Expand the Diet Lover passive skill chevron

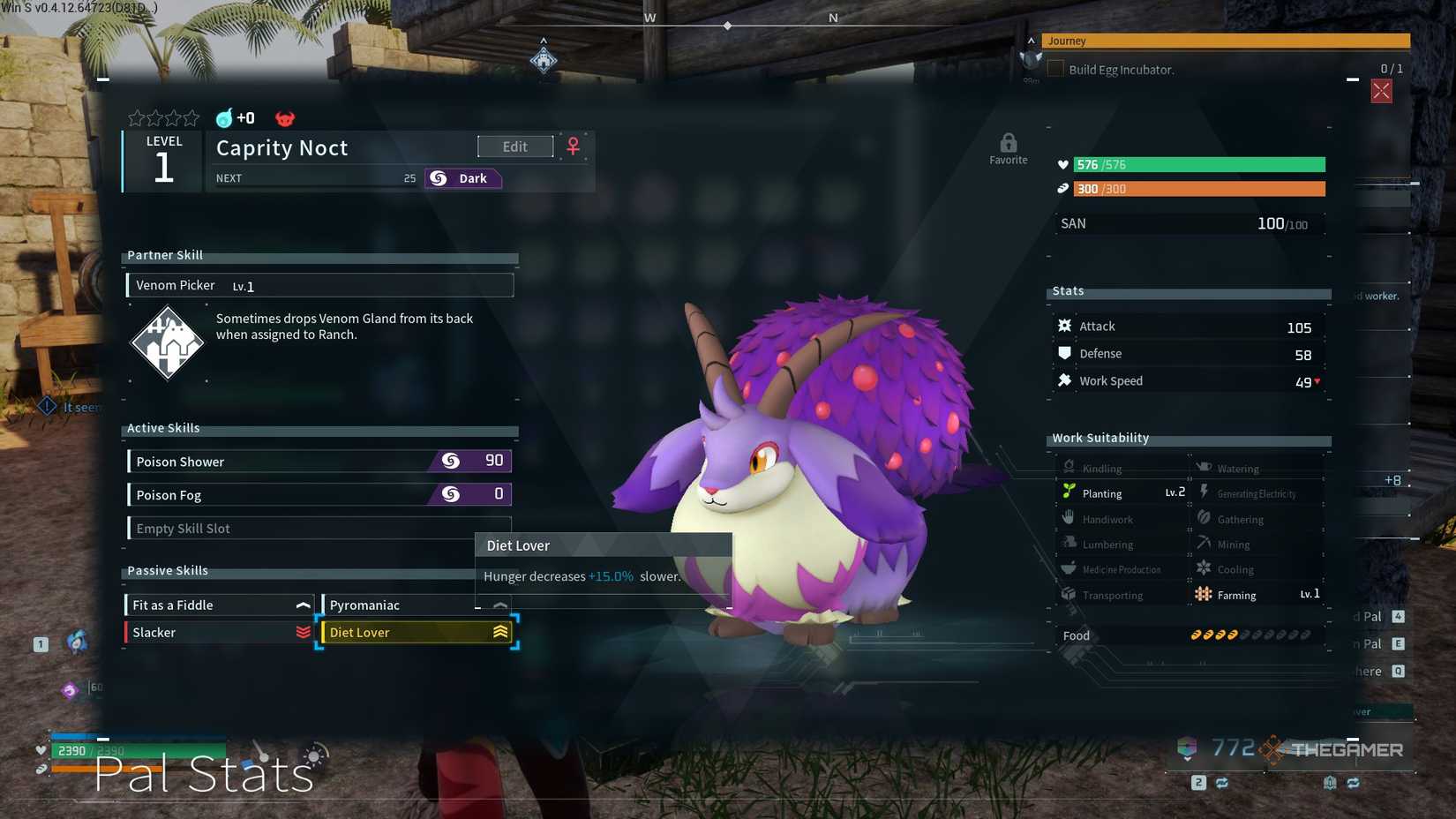click(500, 632)
